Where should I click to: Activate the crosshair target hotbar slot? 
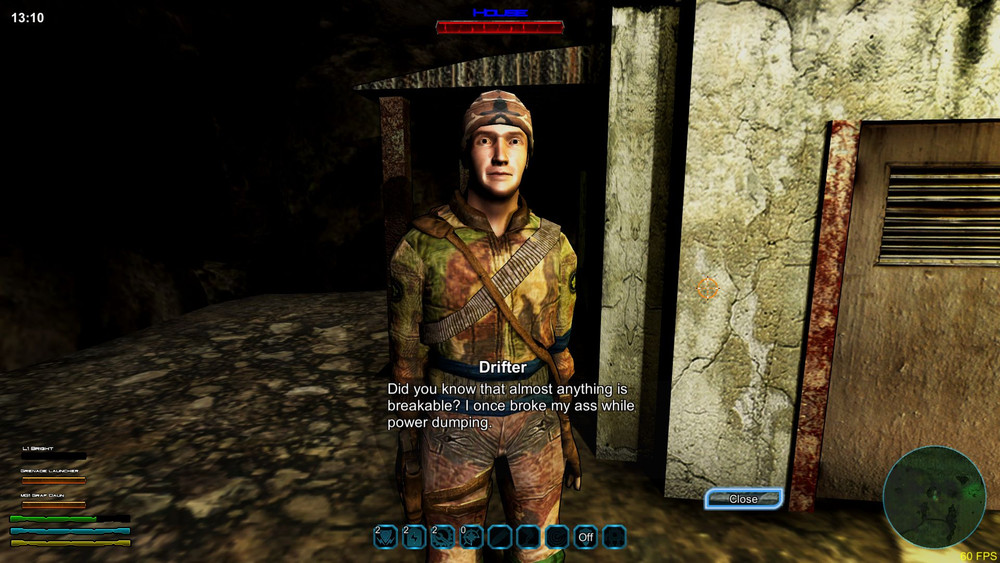coord(471,537)
